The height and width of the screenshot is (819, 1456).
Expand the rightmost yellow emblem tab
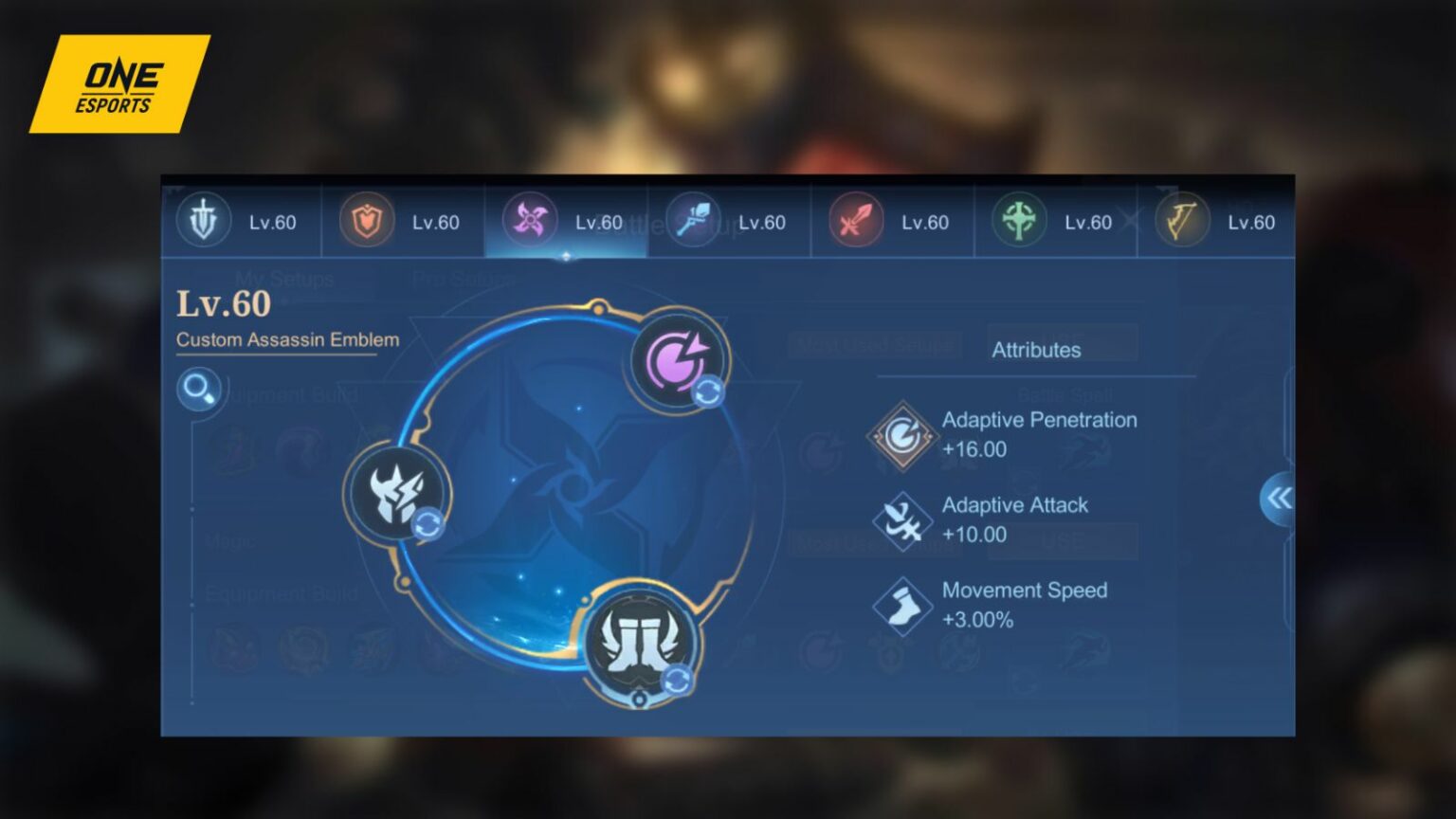1181,219
